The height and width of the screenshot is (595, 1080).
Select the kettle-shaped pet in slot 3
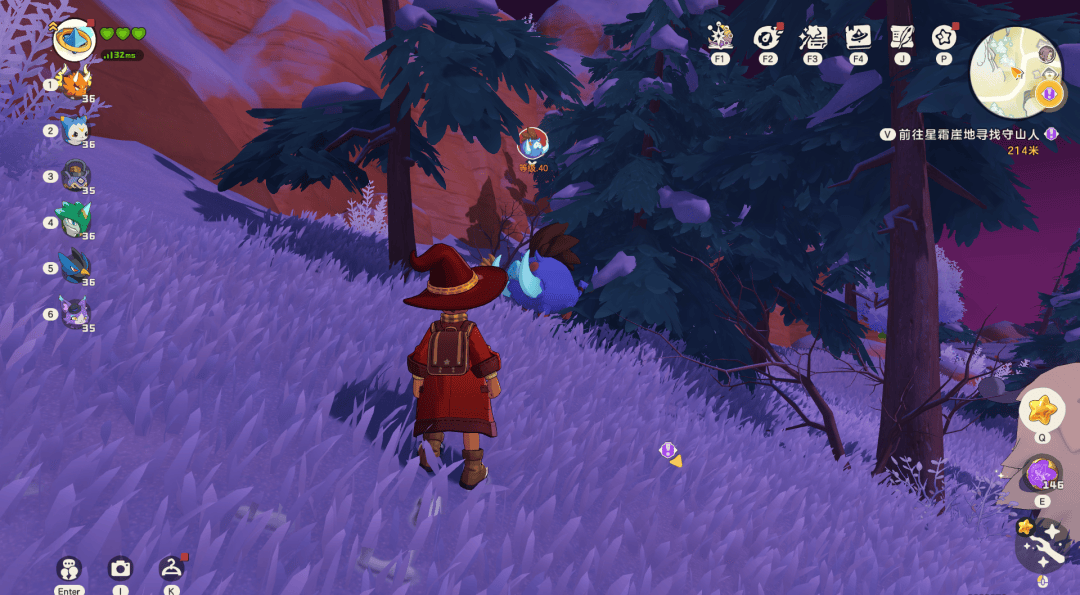pyautogui.click(x=76, y=175)
